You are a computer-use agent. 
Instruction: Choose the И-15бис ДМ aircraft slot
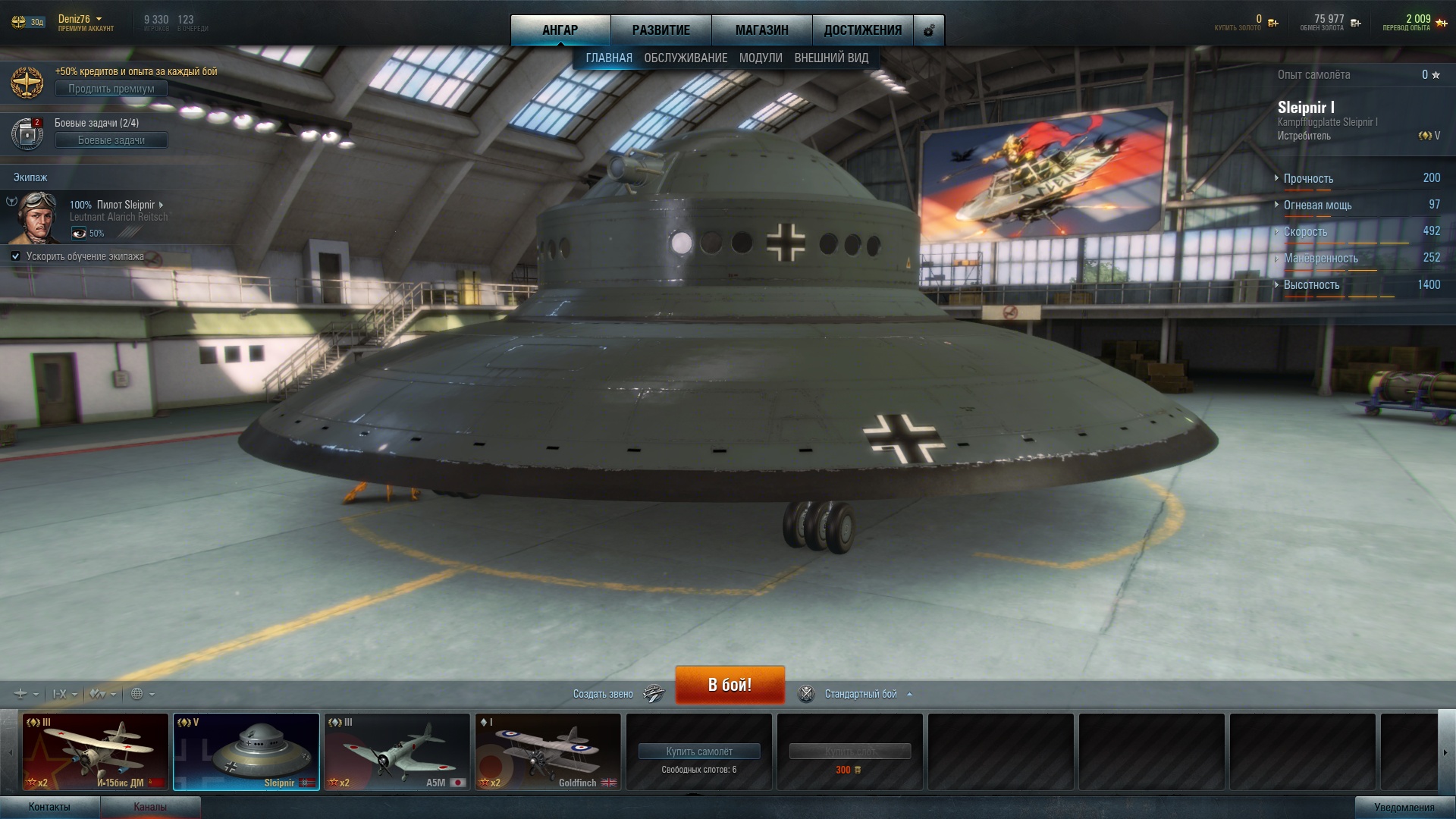click(96, 752)
